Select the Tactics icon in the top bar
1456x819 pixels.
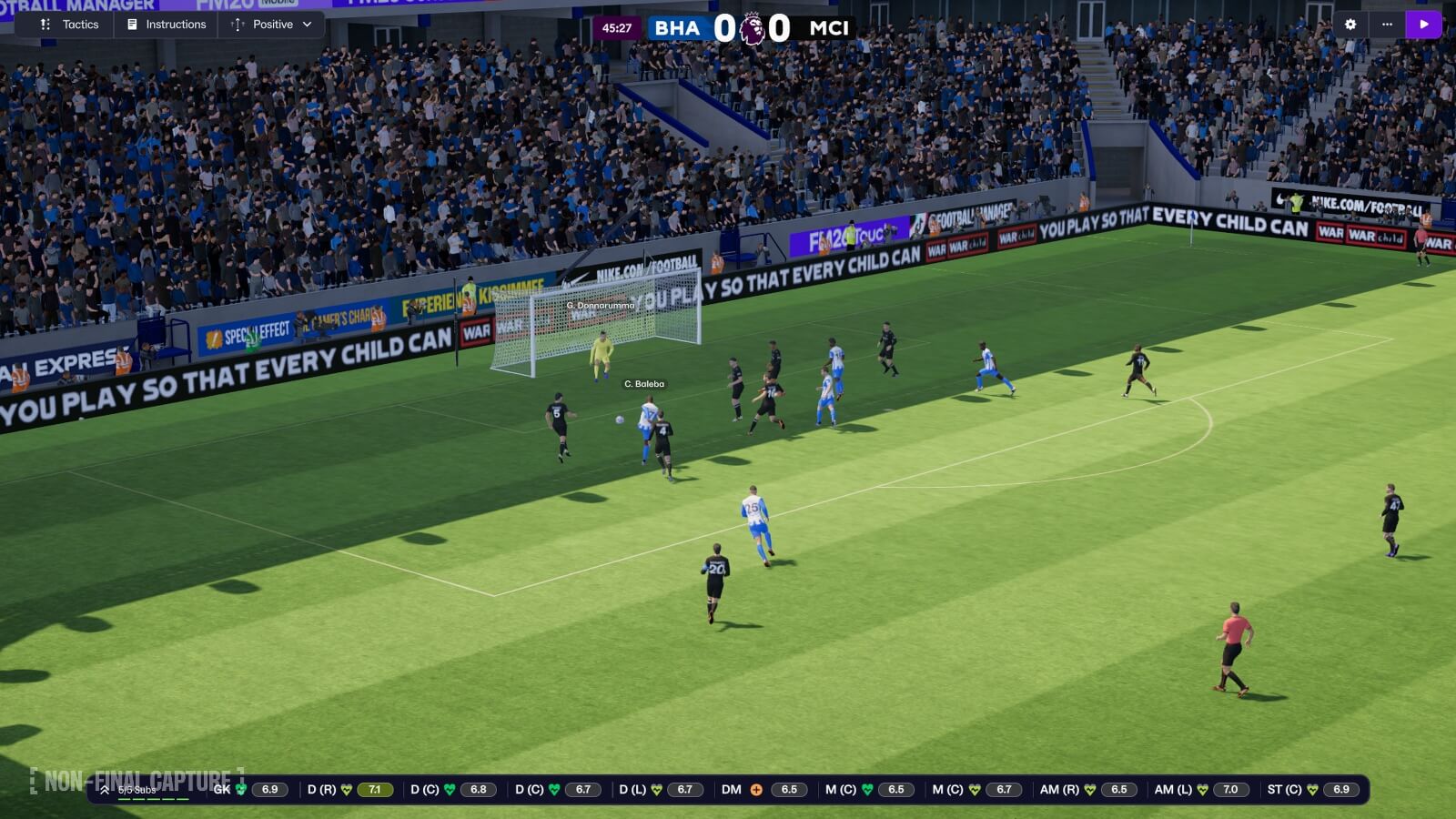45,25
